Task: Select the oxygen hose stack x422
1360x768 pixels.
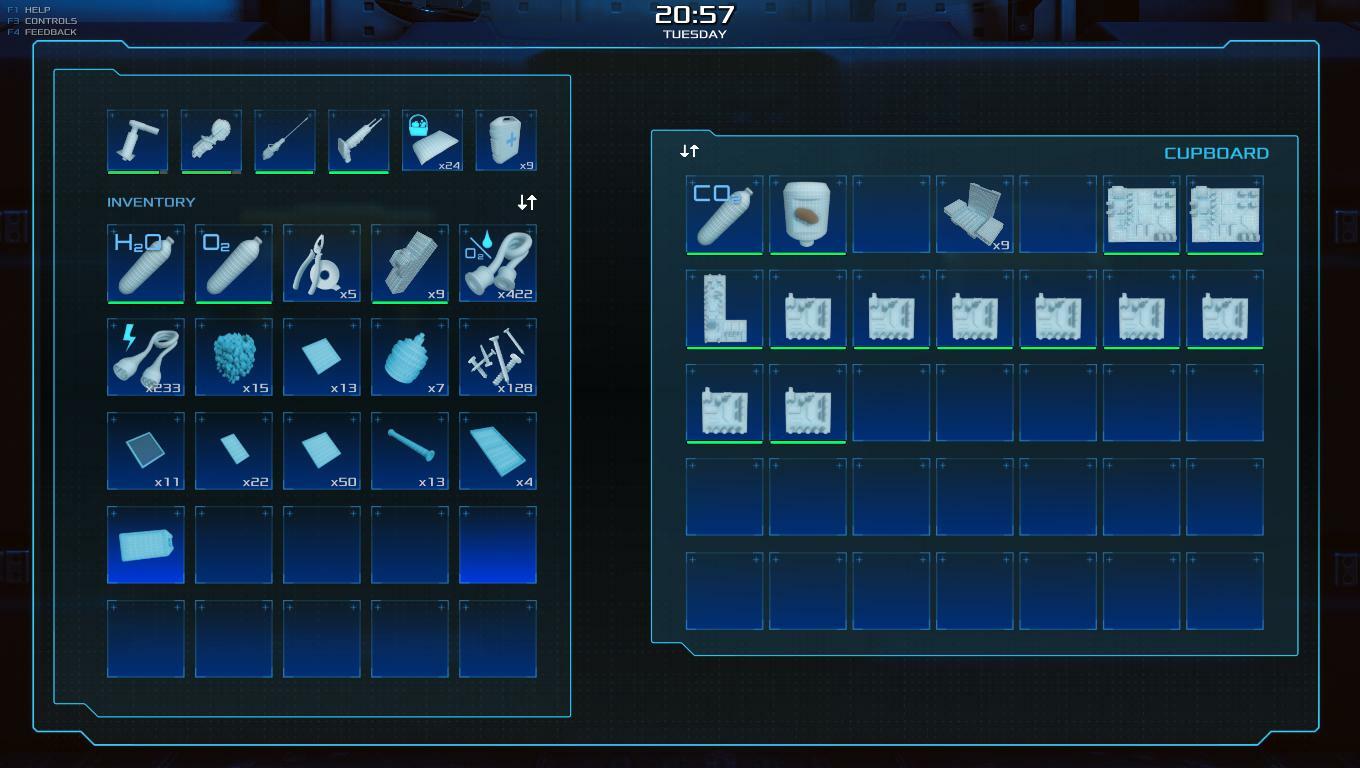Action: [498, 263]
